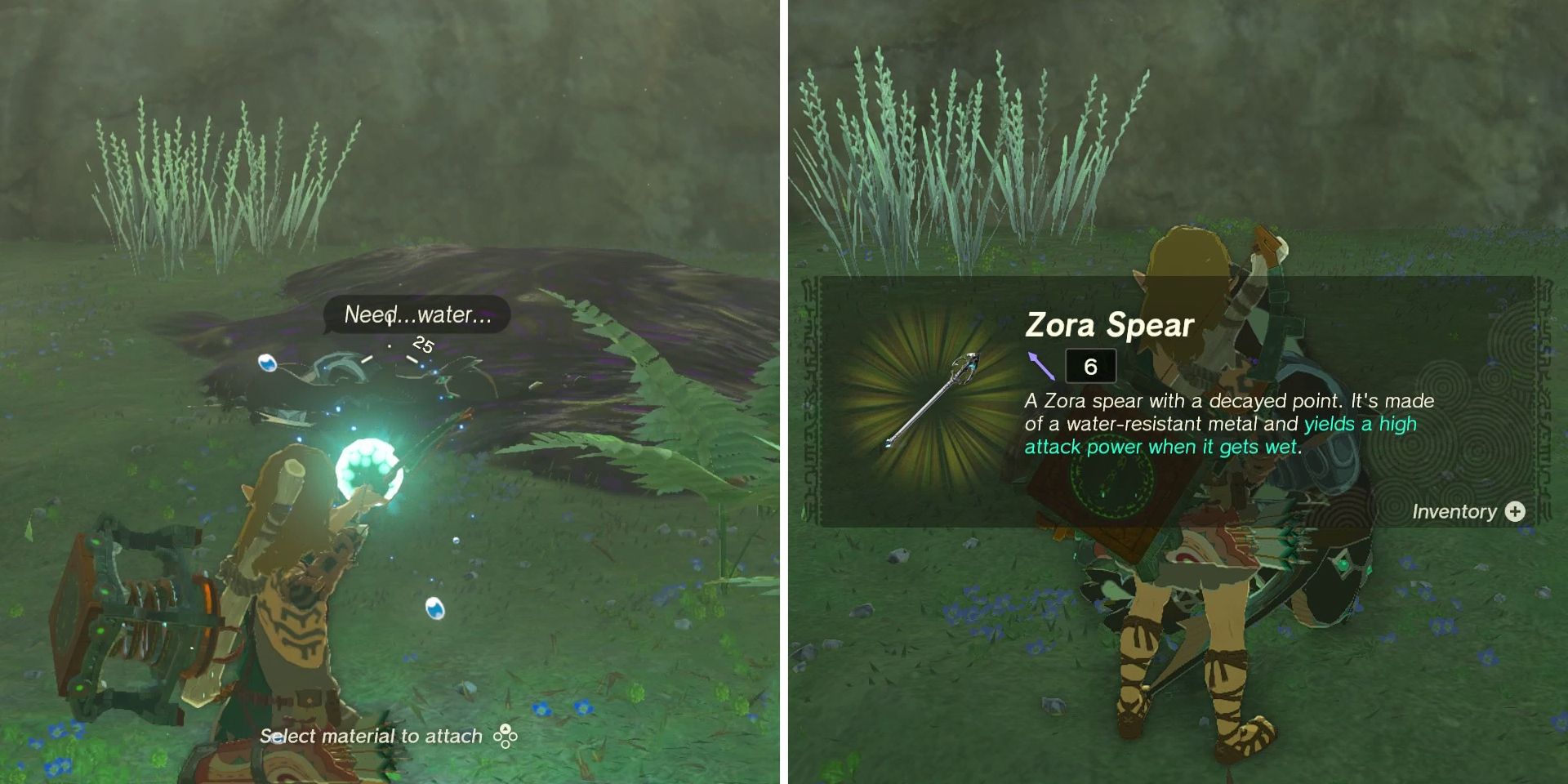Click the D-pad icon next to attach prompt
1568x784 pixels.
point(504,736)
